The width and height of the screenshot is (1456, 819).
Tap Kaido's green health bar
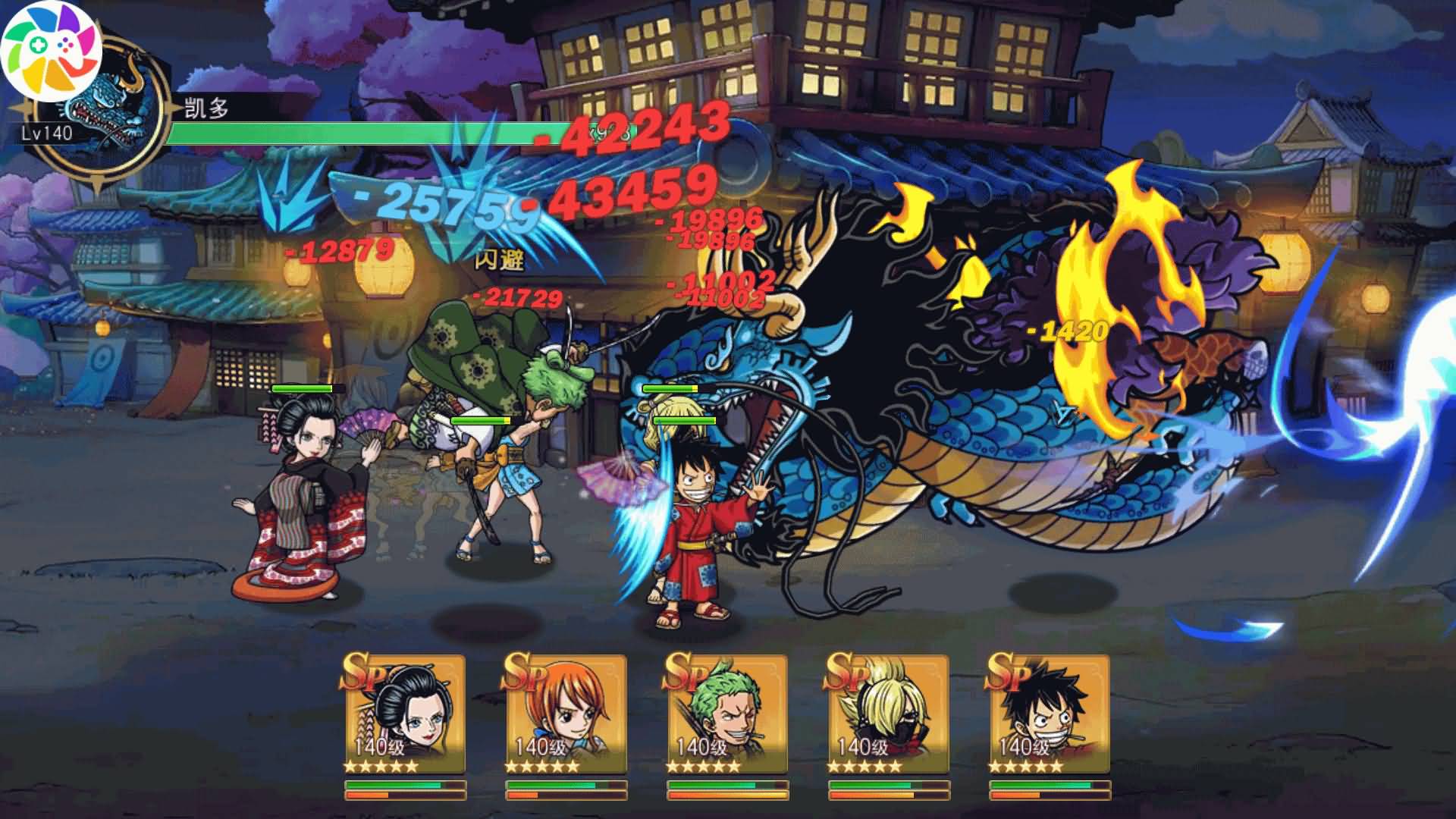[341, 133]
